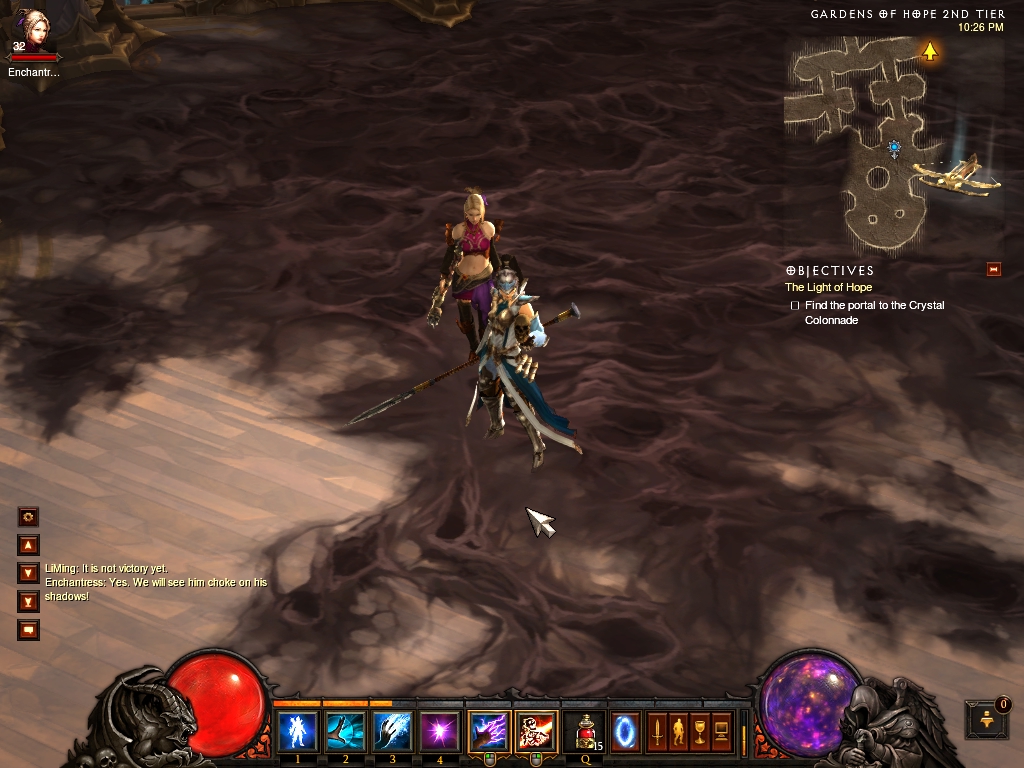The image size is (1024, 768).
Task: Trigger the purple starburst skill in slot 4
Action: click(439, 731)
